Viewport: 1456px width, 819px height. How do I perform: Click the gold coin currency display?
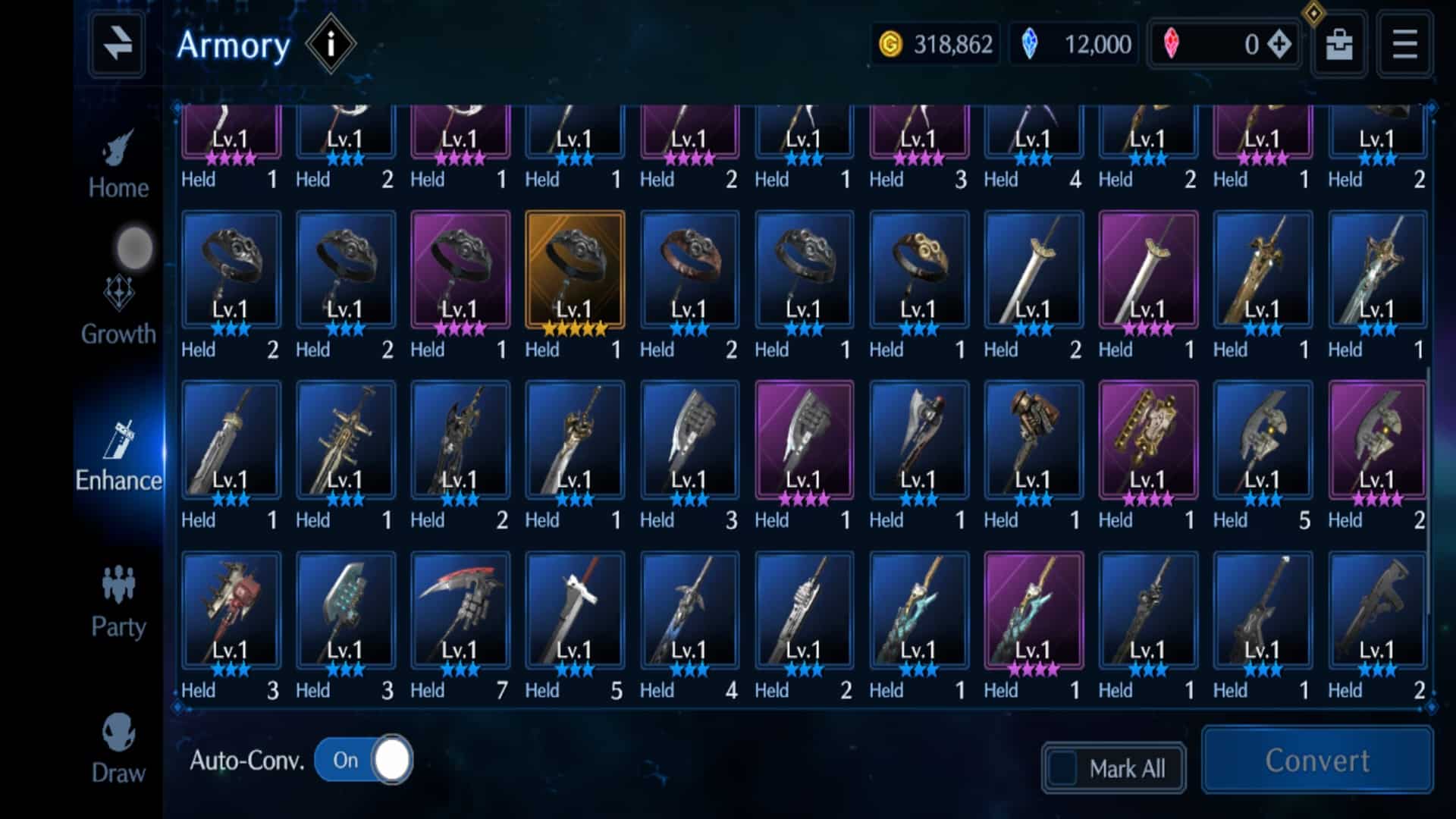tap(934, 44)
